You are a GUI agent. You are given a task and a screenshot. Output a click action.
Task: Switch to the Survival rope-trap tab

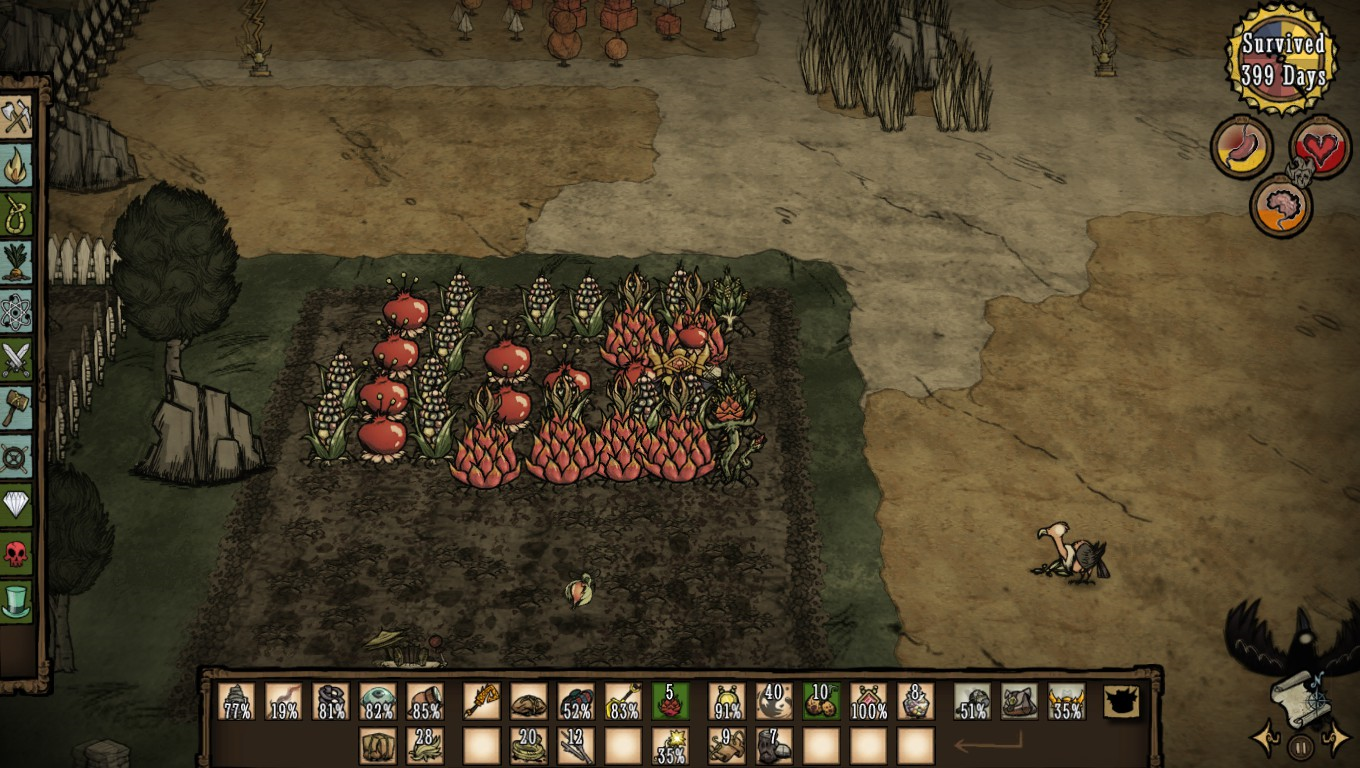tap(16, 215)
